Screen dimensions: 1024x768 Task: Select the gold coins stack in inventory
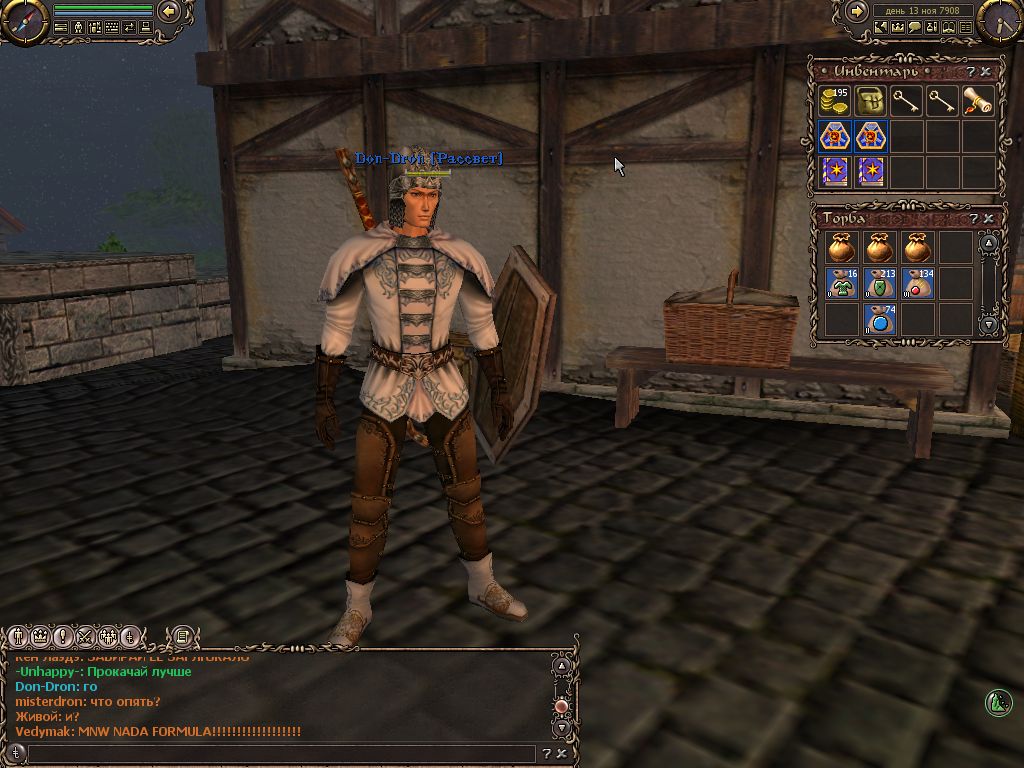coord(835,102)
